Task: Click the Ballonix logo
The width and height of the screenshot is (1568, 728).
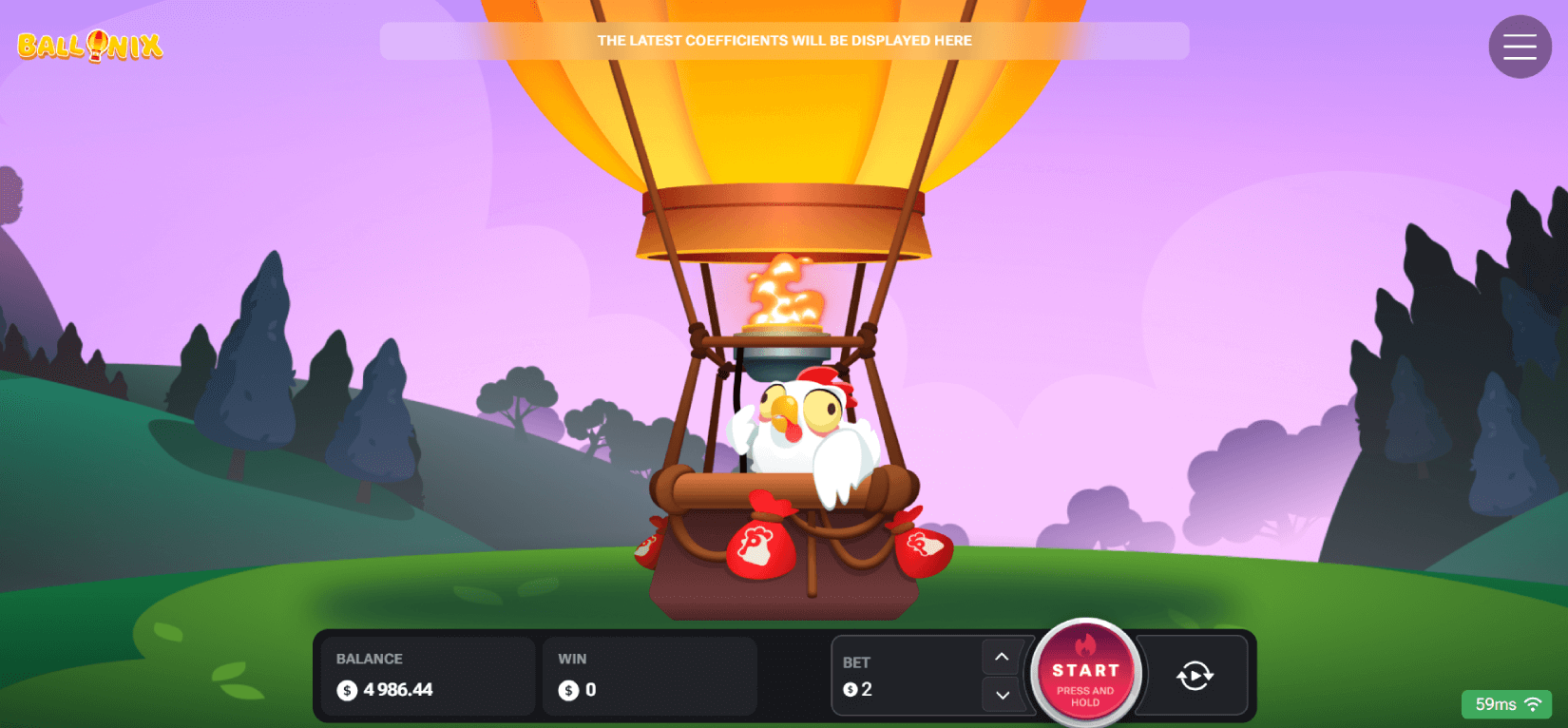Action: click(x=90, y=46)
